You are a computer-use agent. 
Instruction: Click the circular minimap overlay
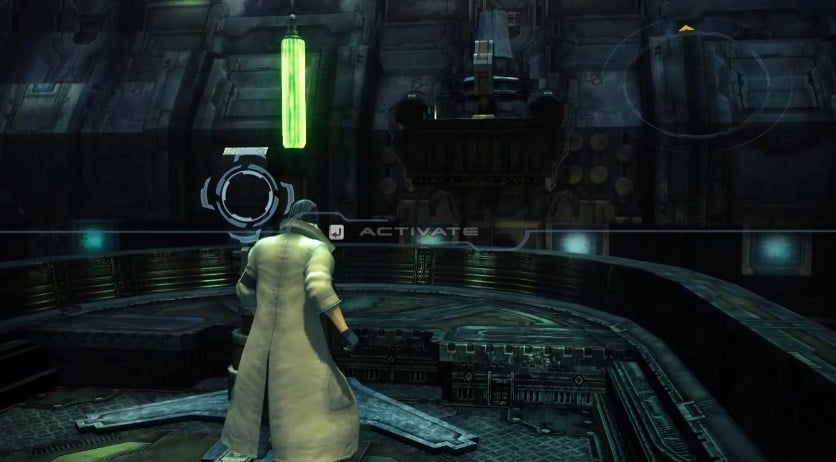point(697,82)
